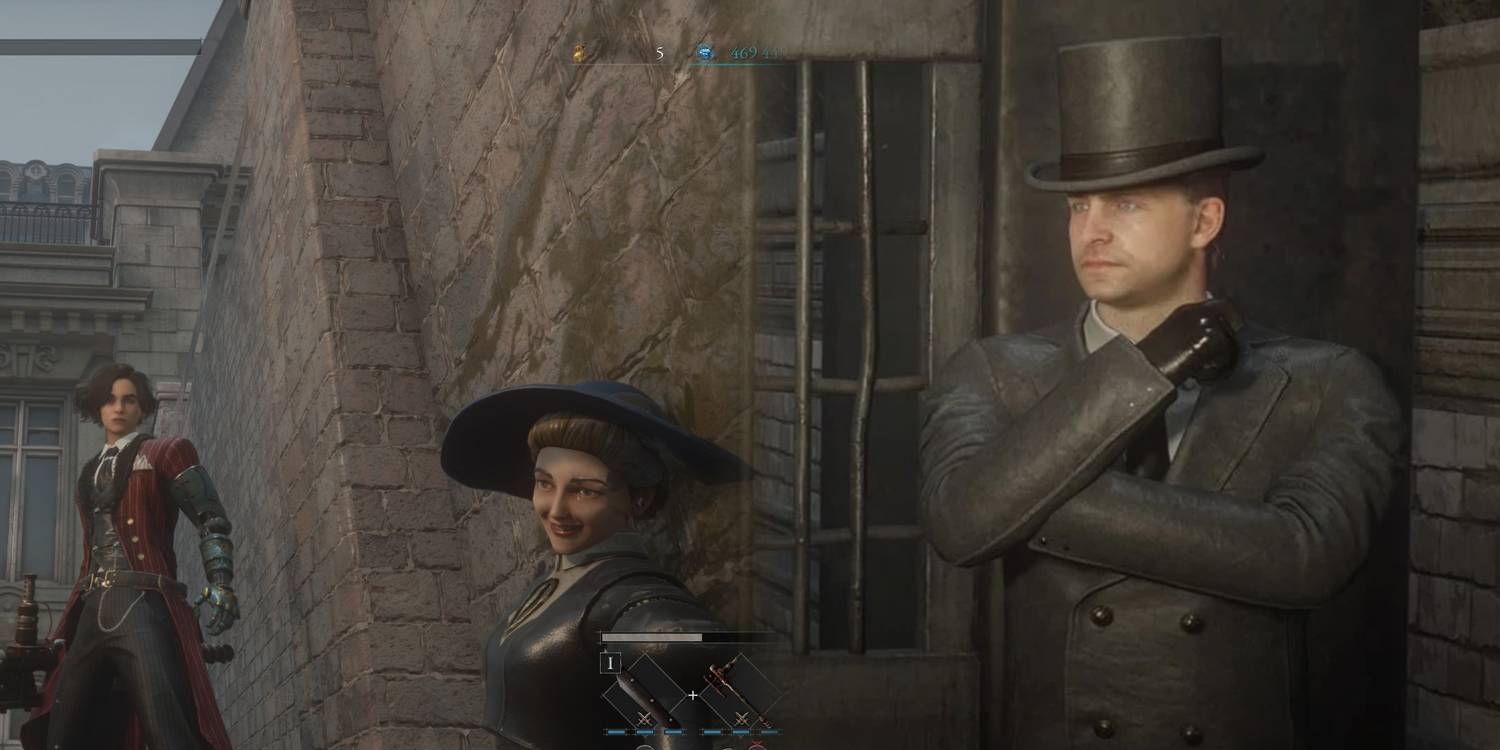Screen dimensions: 1500x750
Task: Click the consumable slot marked with I keybind
Action: (611, 662)
